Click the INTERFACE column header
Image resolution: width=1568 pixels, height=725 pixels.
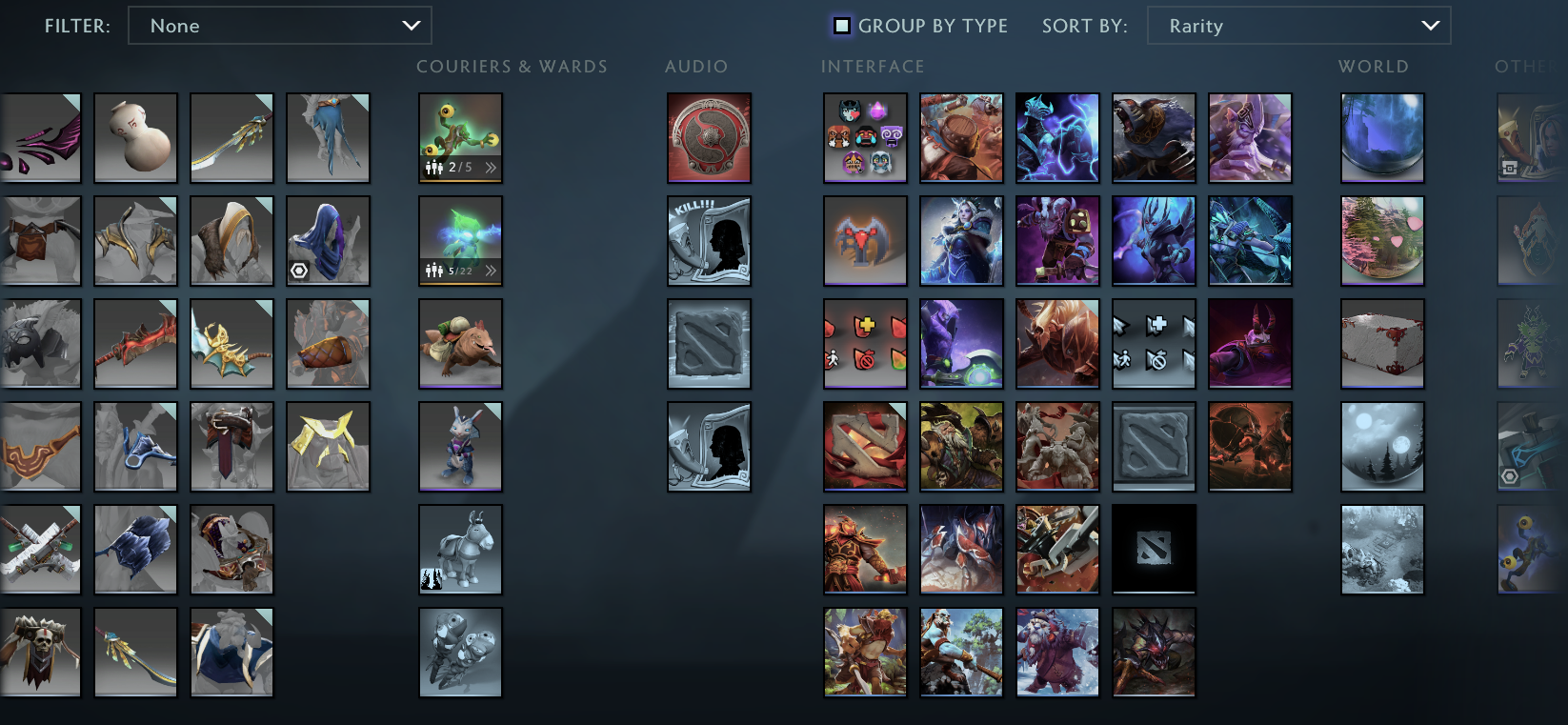click(872, 66)
